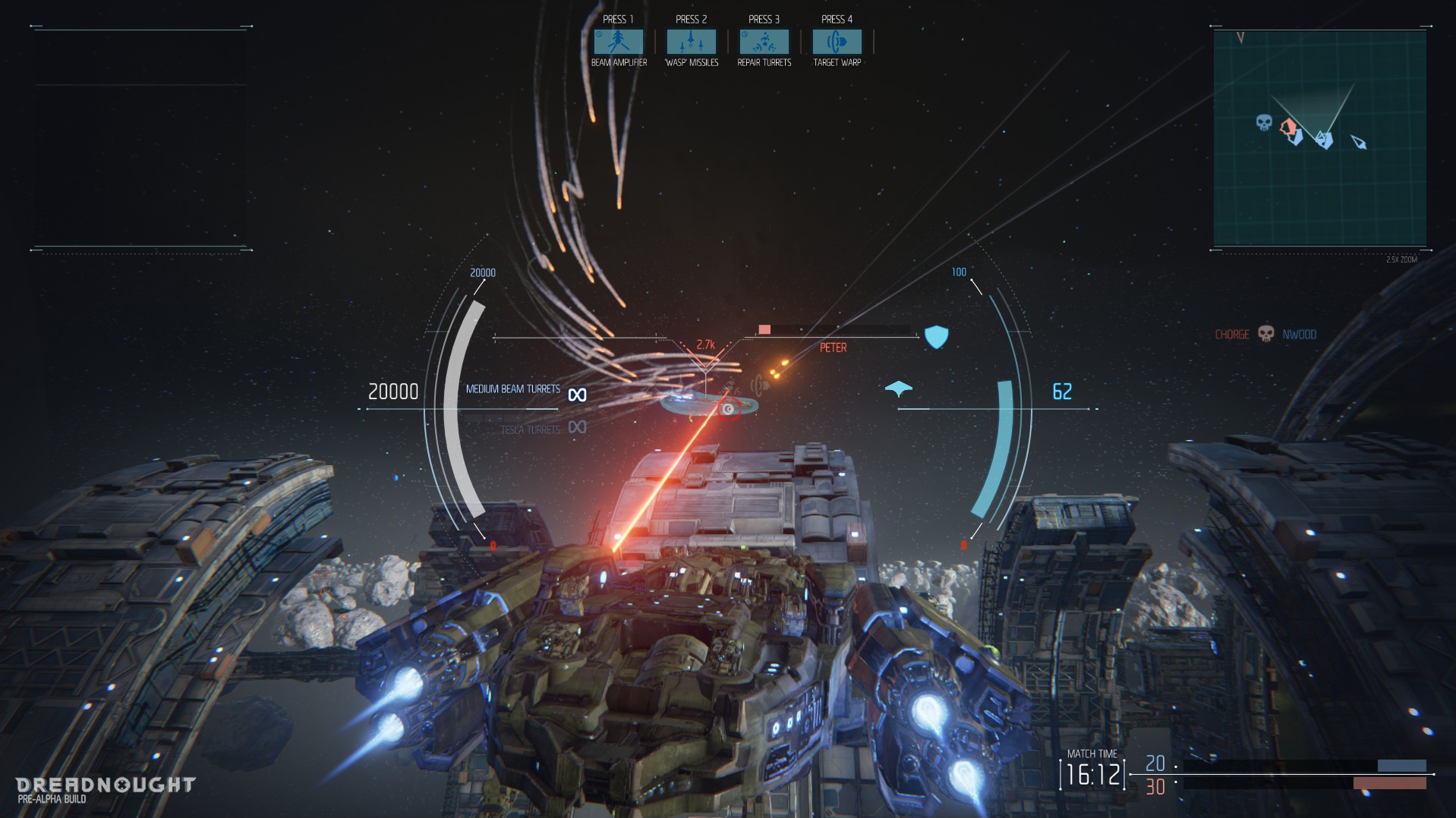Expand the minimap using the 2.5X ZOOM label
Image resolution: width=1456 pixels, height=818 pixels.
click(x=1403, y=259)
